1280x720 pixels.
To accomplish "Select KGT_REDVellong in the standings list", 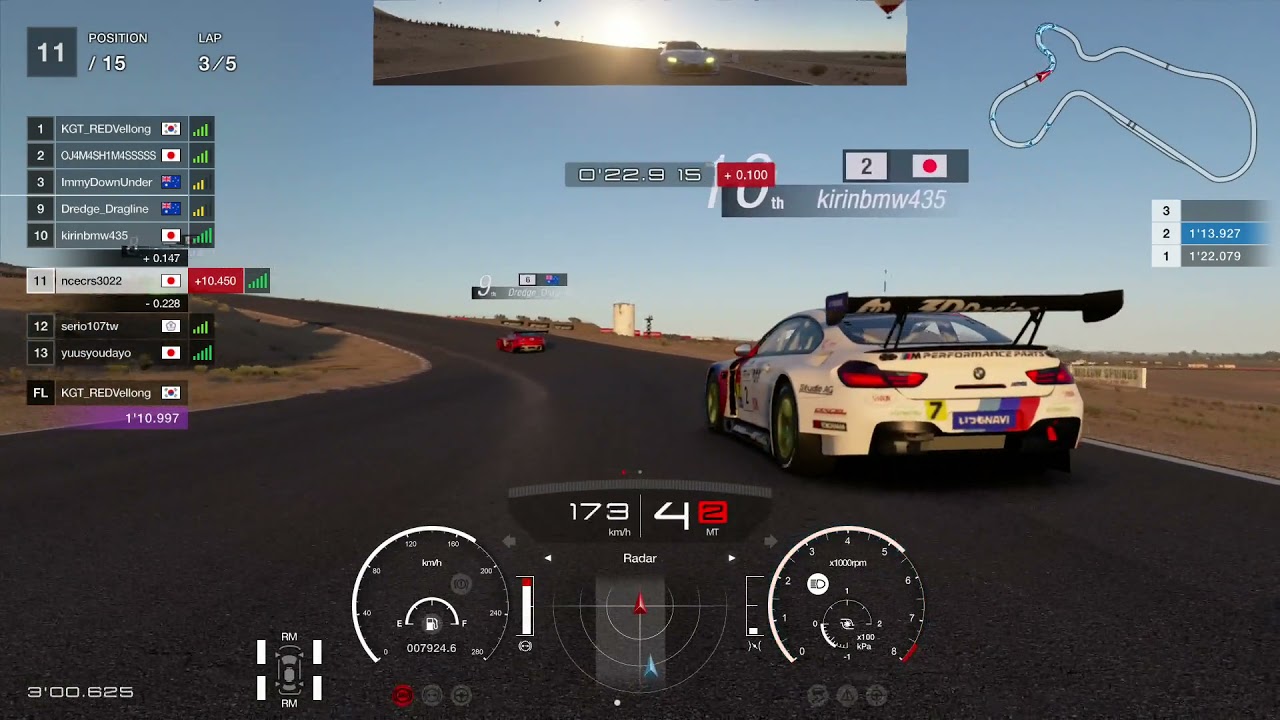I will 106,129.
